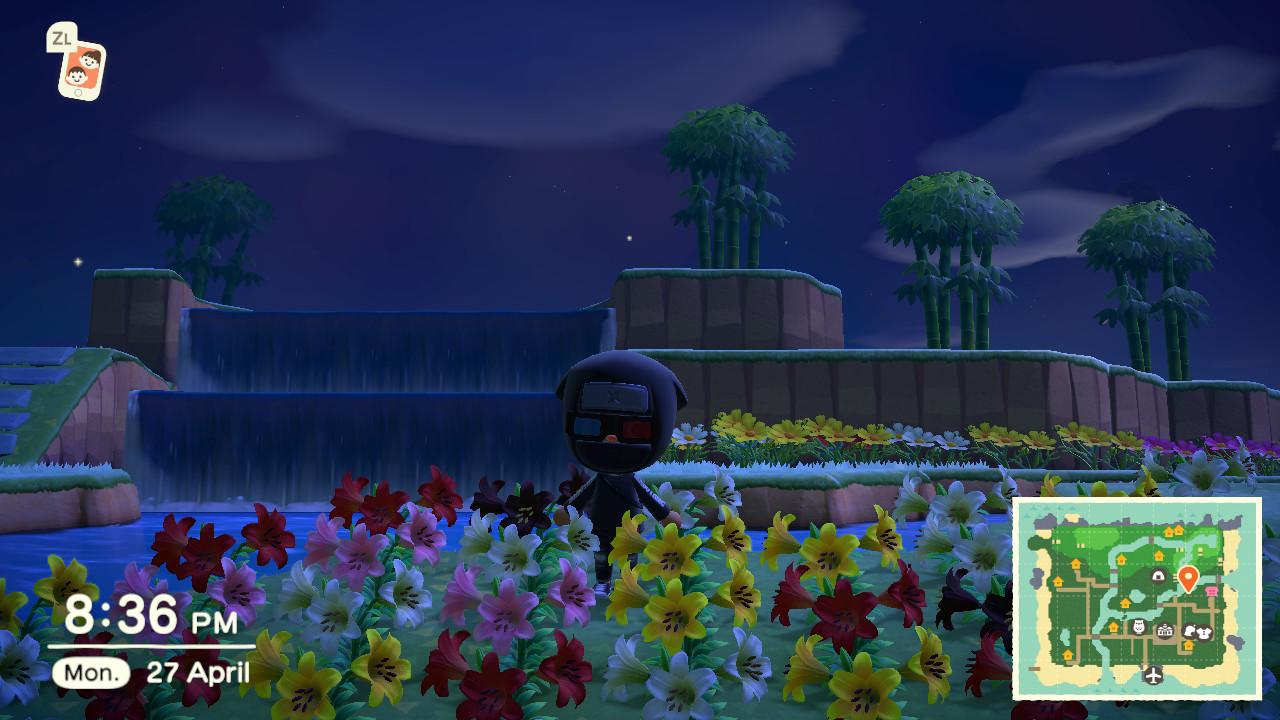Click the orange player location pin
The height and width of the screenshot is (720, 1280).
(1188, 577)
